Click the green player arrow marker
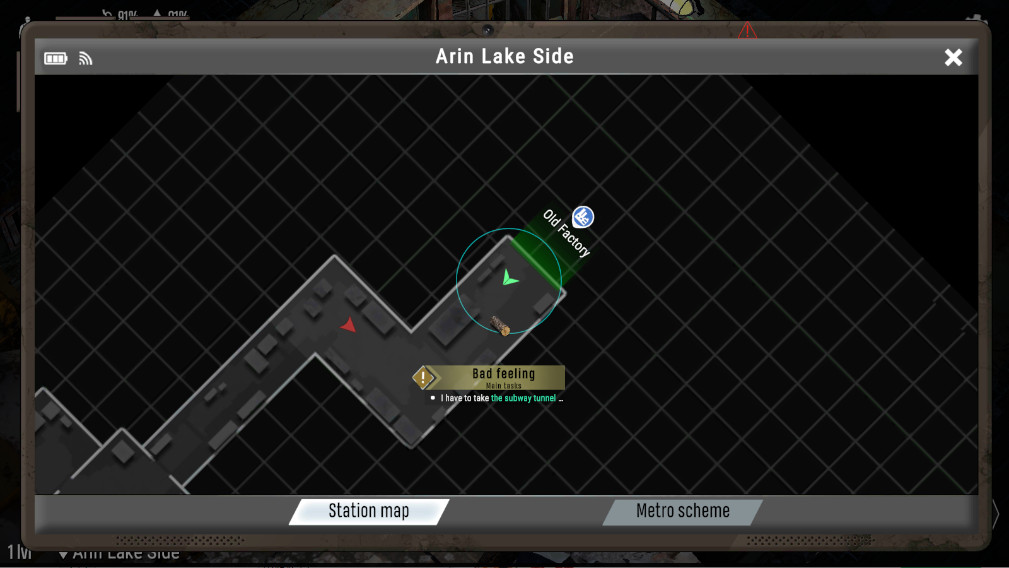The height and width of the screenshot is (568, 1009). 510,278
